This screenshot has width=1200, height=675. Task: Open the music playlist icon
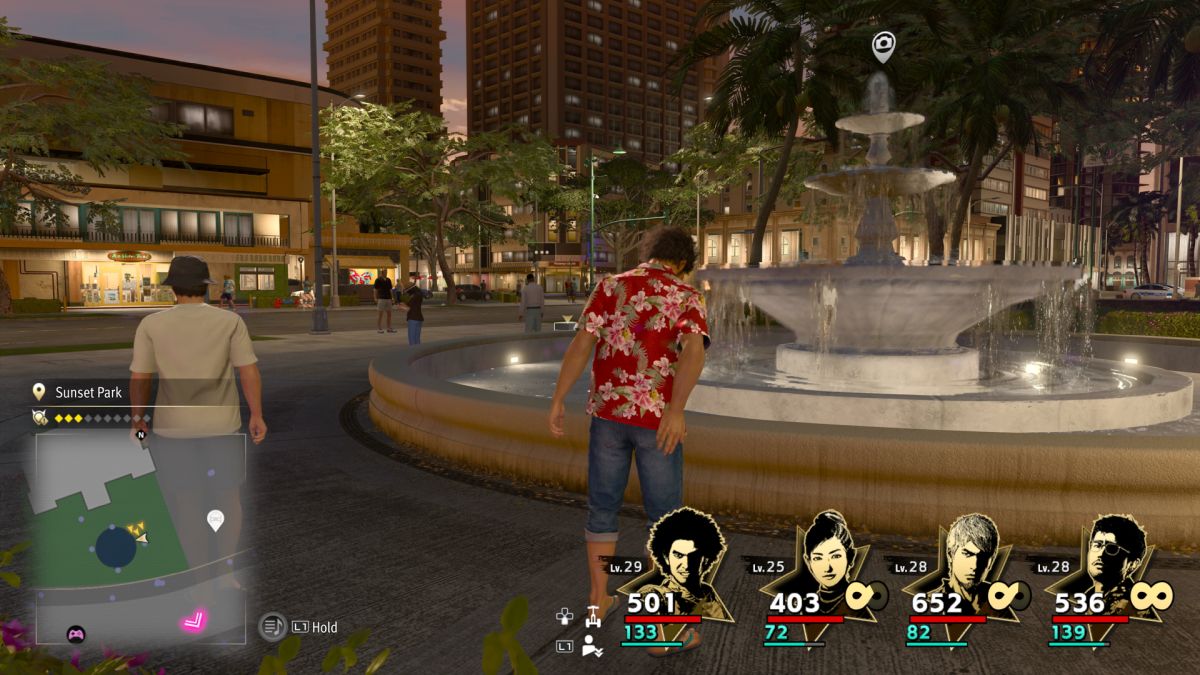272,627
